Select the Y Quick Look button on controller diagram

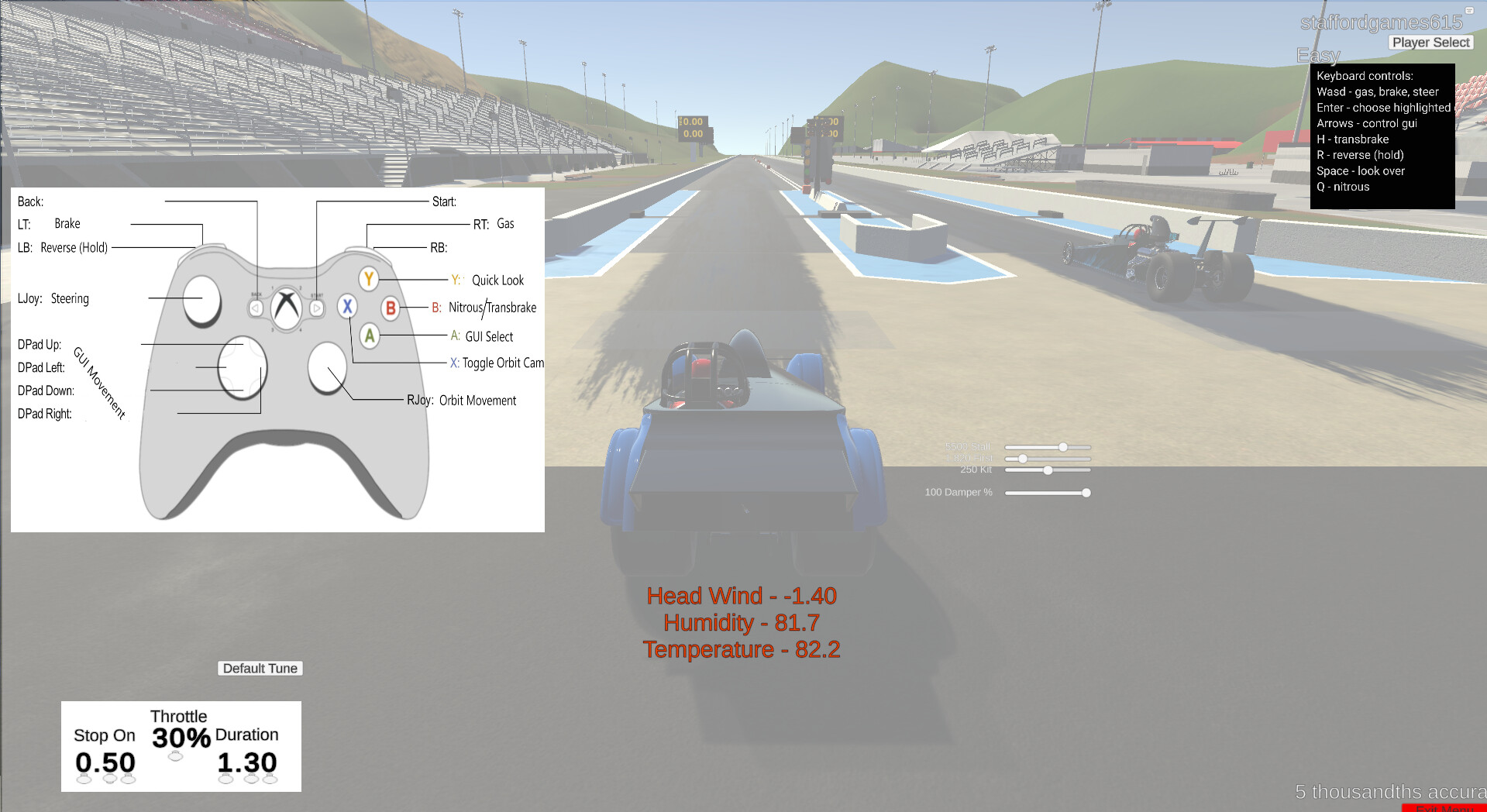369,280
